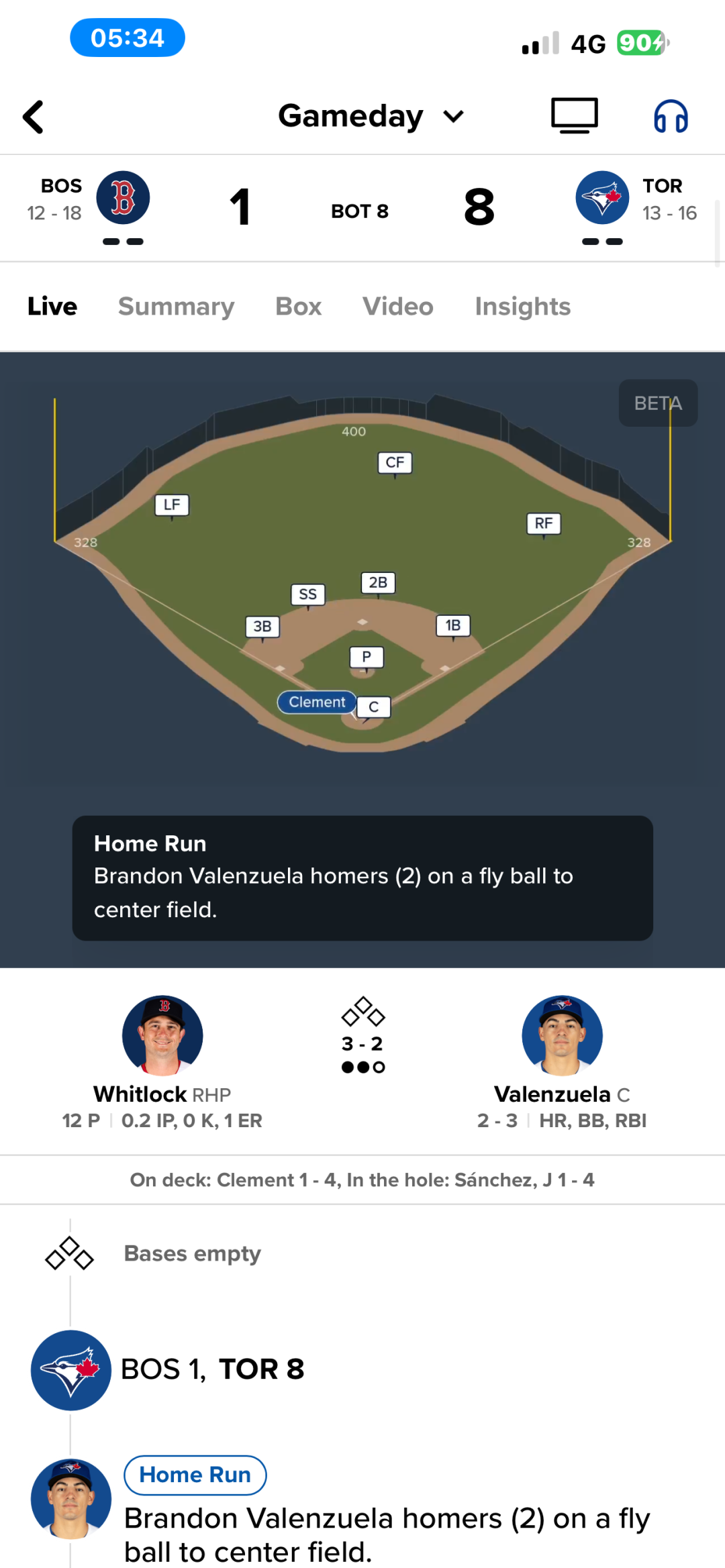This screenshot has height=1568, width=725.
Task: Choose the LF fielder marker
Action: coord(172,505)
